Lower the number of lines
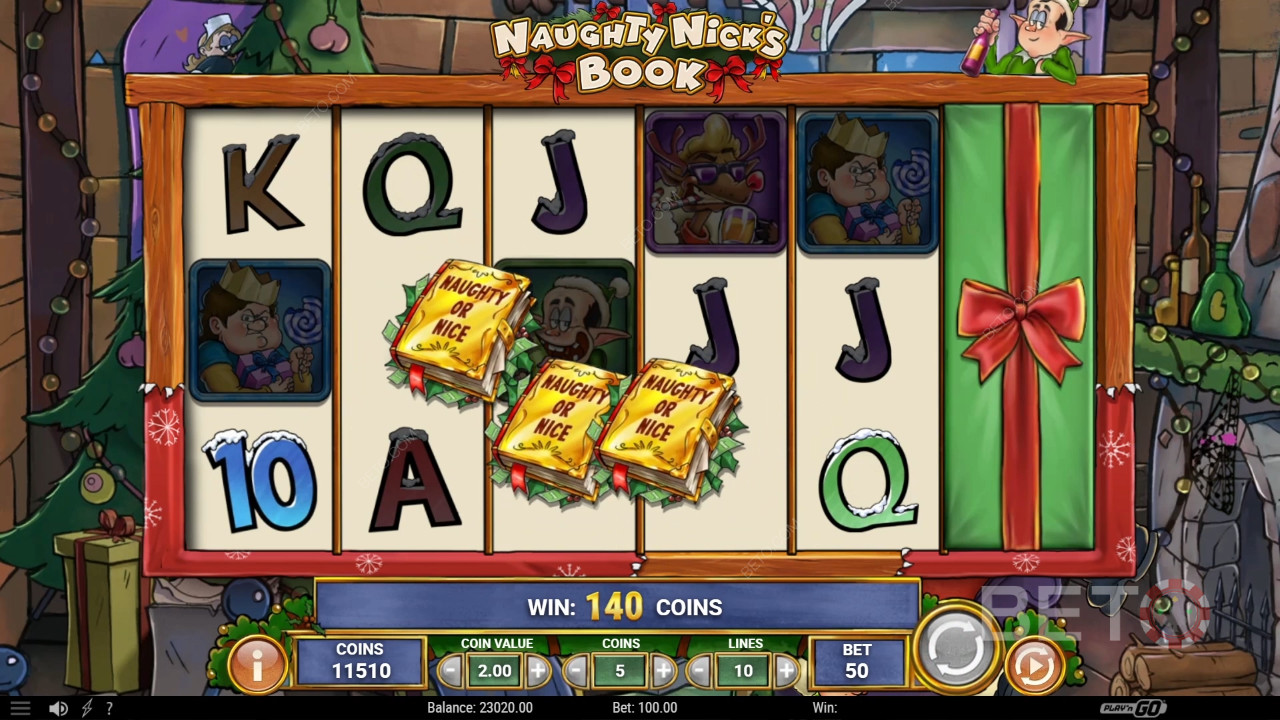1280x720 pixels. pos(700,671)
